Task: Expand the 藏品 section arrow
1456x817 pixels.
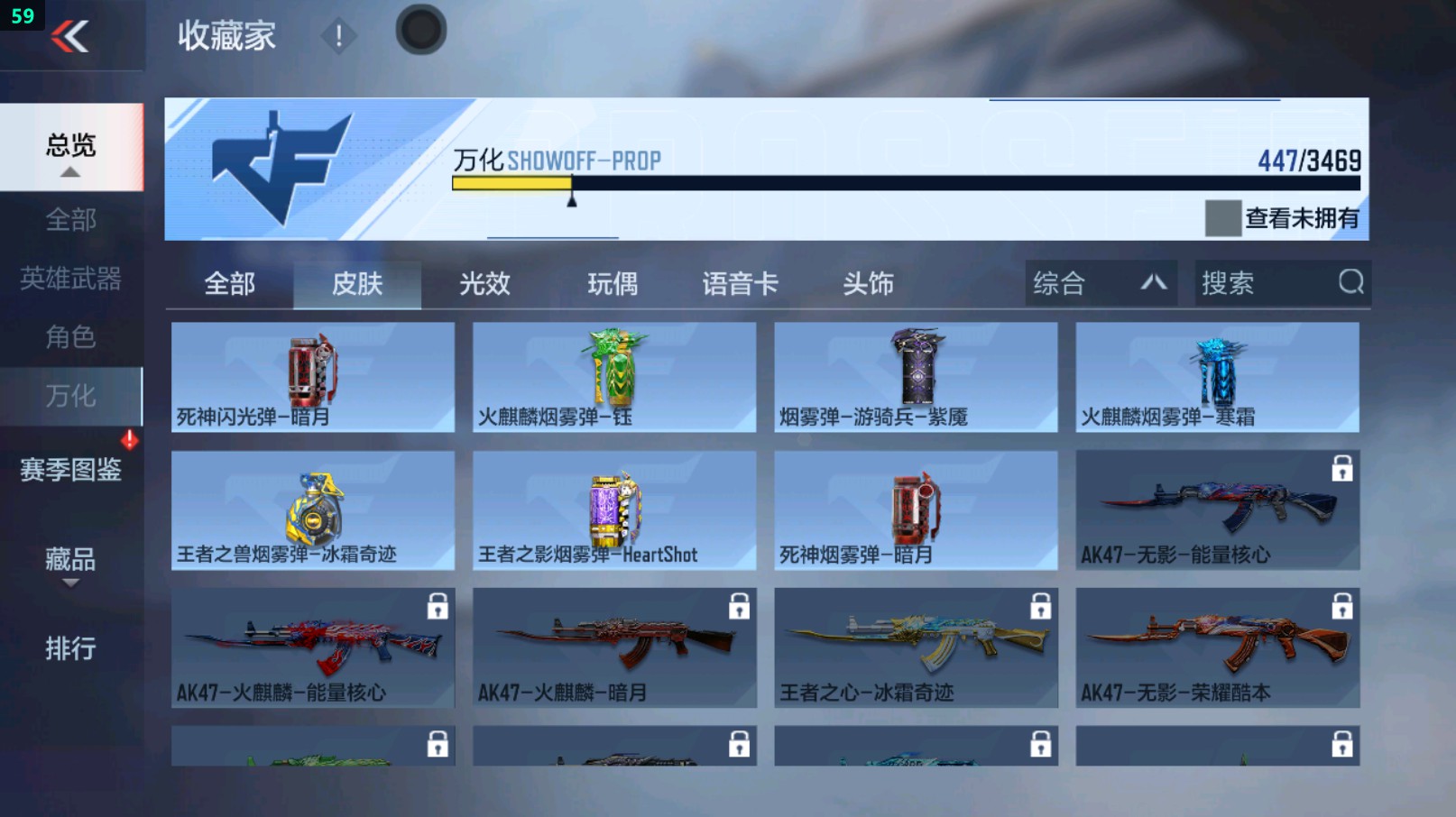Action: pos(70,582)
